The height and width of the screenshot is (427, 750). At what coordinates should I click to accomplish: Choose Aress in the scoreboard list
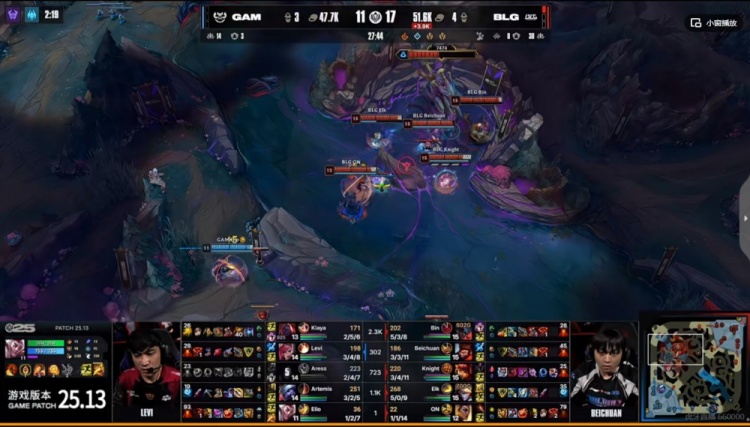click(x=320, y=372)
